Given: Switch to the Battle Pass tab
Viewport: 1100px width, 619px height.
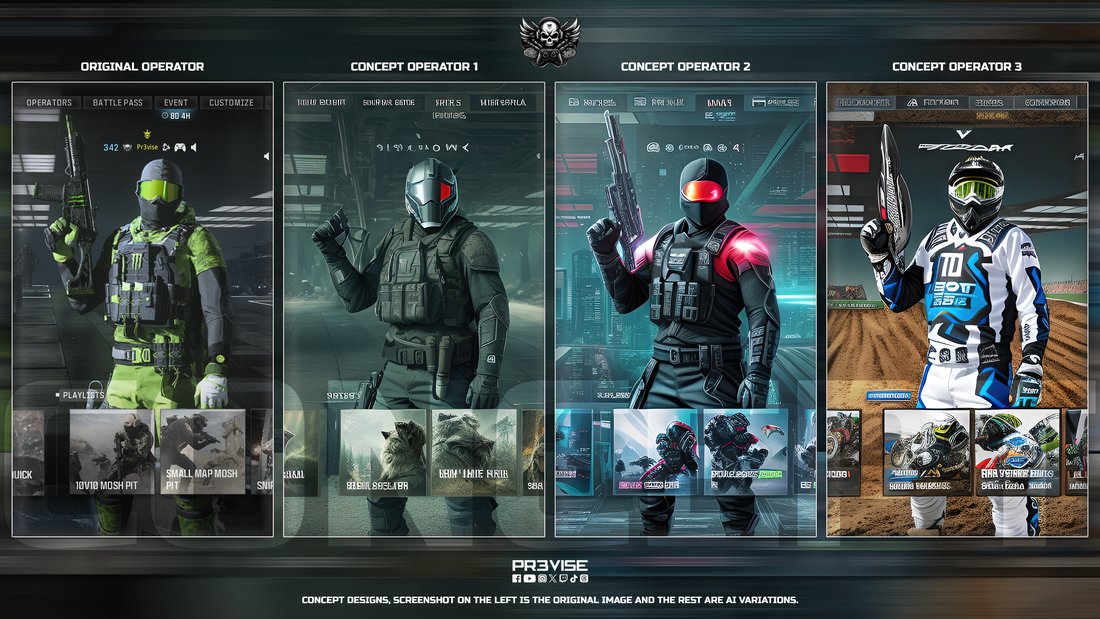Looking at the screenshot, I should pos(118,103).
